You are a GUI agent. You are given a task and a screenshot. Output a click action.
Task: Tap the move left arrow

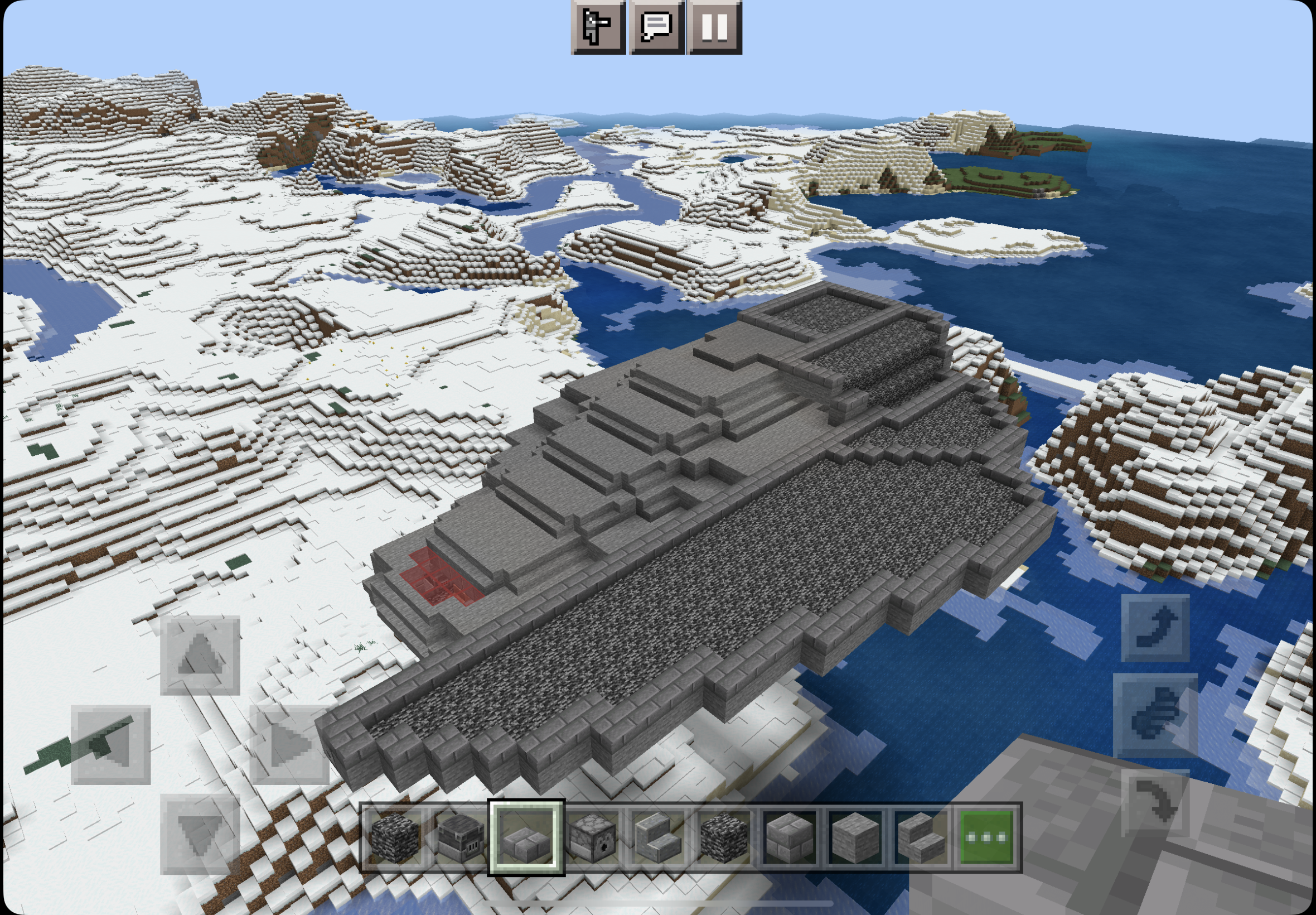(110, 744)
